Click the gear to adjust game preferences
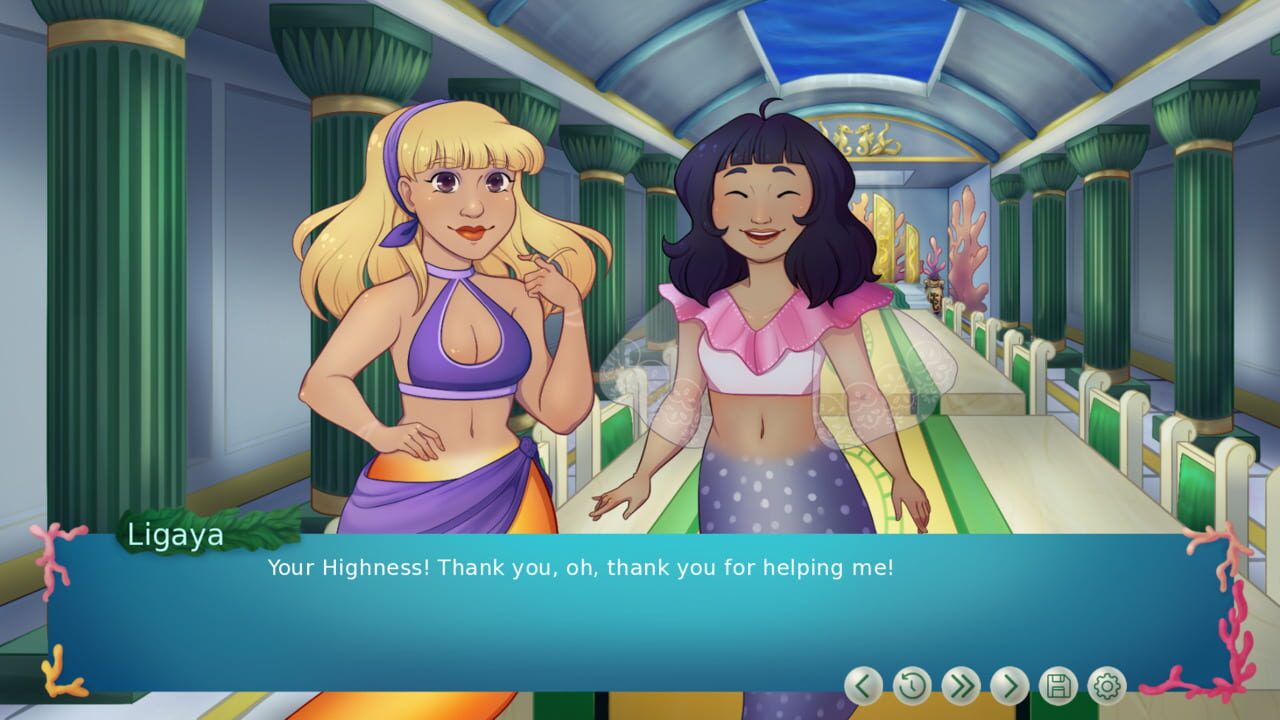 1108,687
